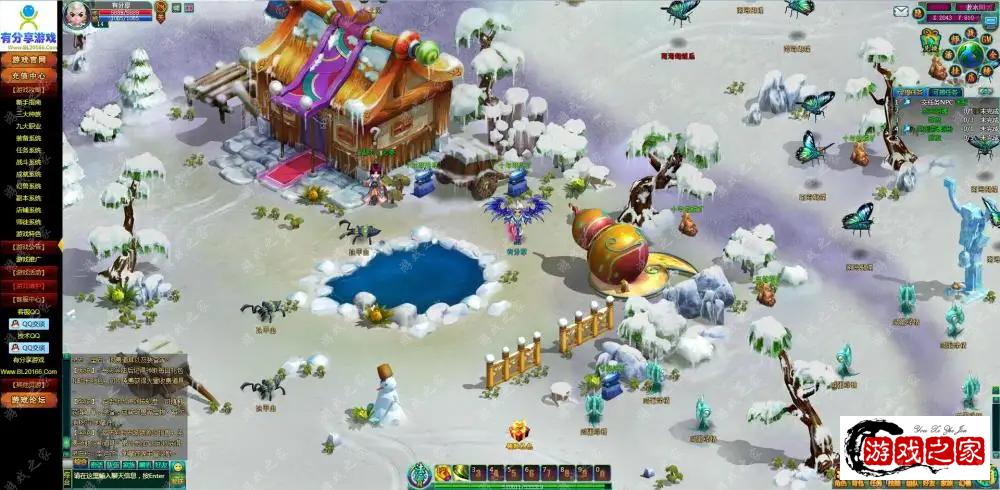This screenshot has height=490, width=1000.
Task: Click the player character portrait
Action: click(76, 13)
